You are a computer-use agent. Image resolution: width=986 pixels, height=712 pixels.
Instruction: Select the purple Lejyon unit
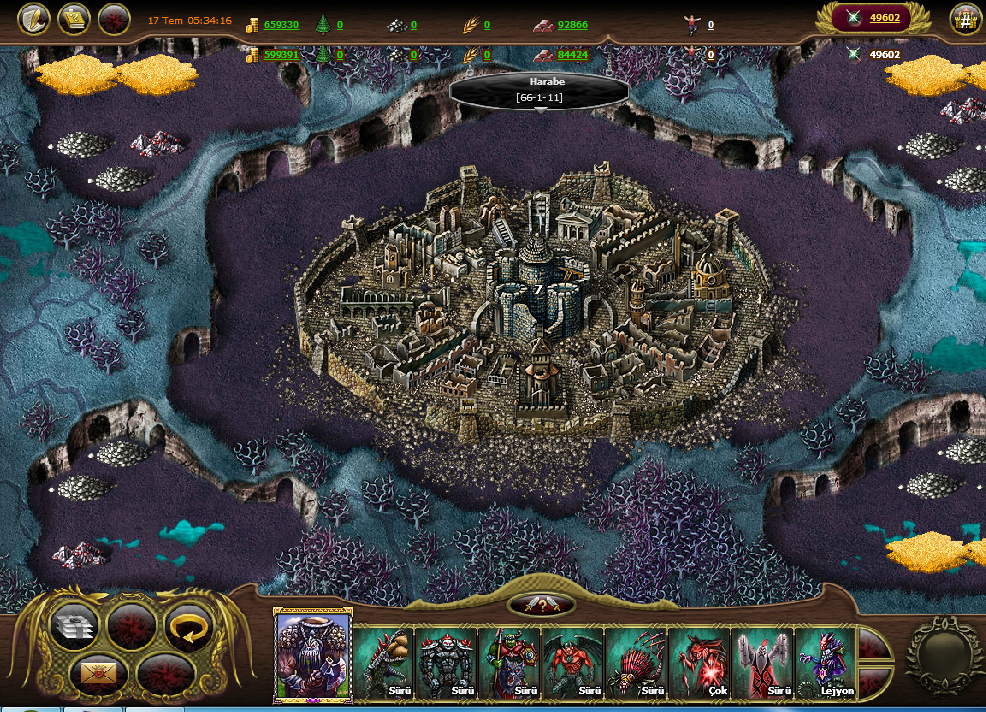coord(826,662)
